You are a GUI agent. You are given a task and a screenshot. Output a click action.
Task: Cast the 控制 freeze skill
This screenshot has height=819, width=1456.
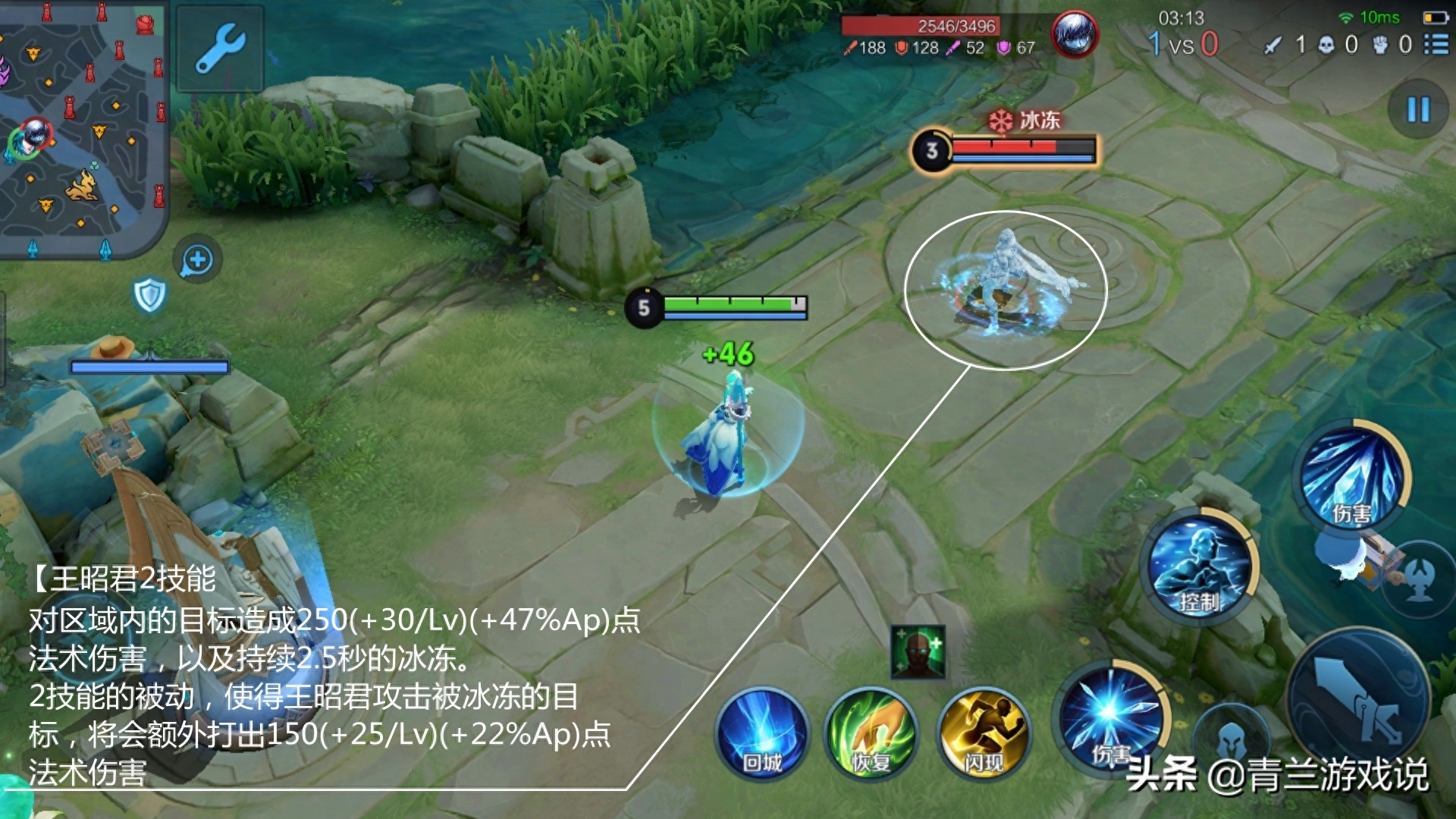tap(1199, 569)
